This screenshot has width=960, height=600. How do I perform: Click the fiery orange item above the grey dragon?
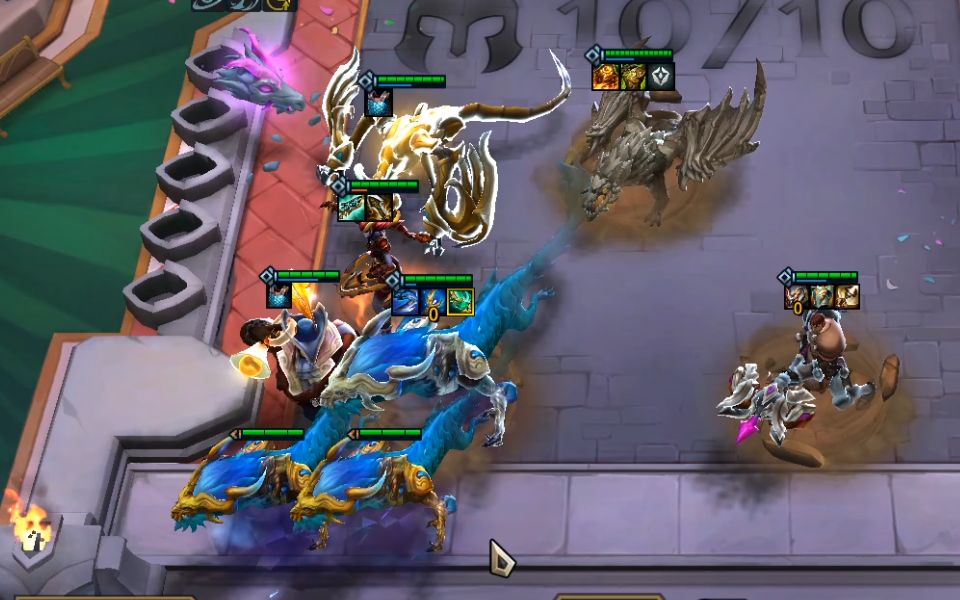point(605,77)
